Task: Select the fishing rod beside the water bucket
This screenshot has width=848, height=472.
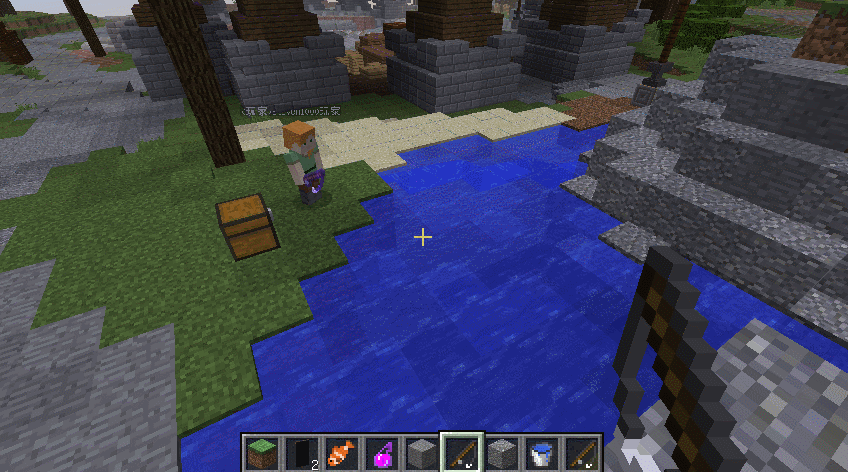Action: [582, 453]
